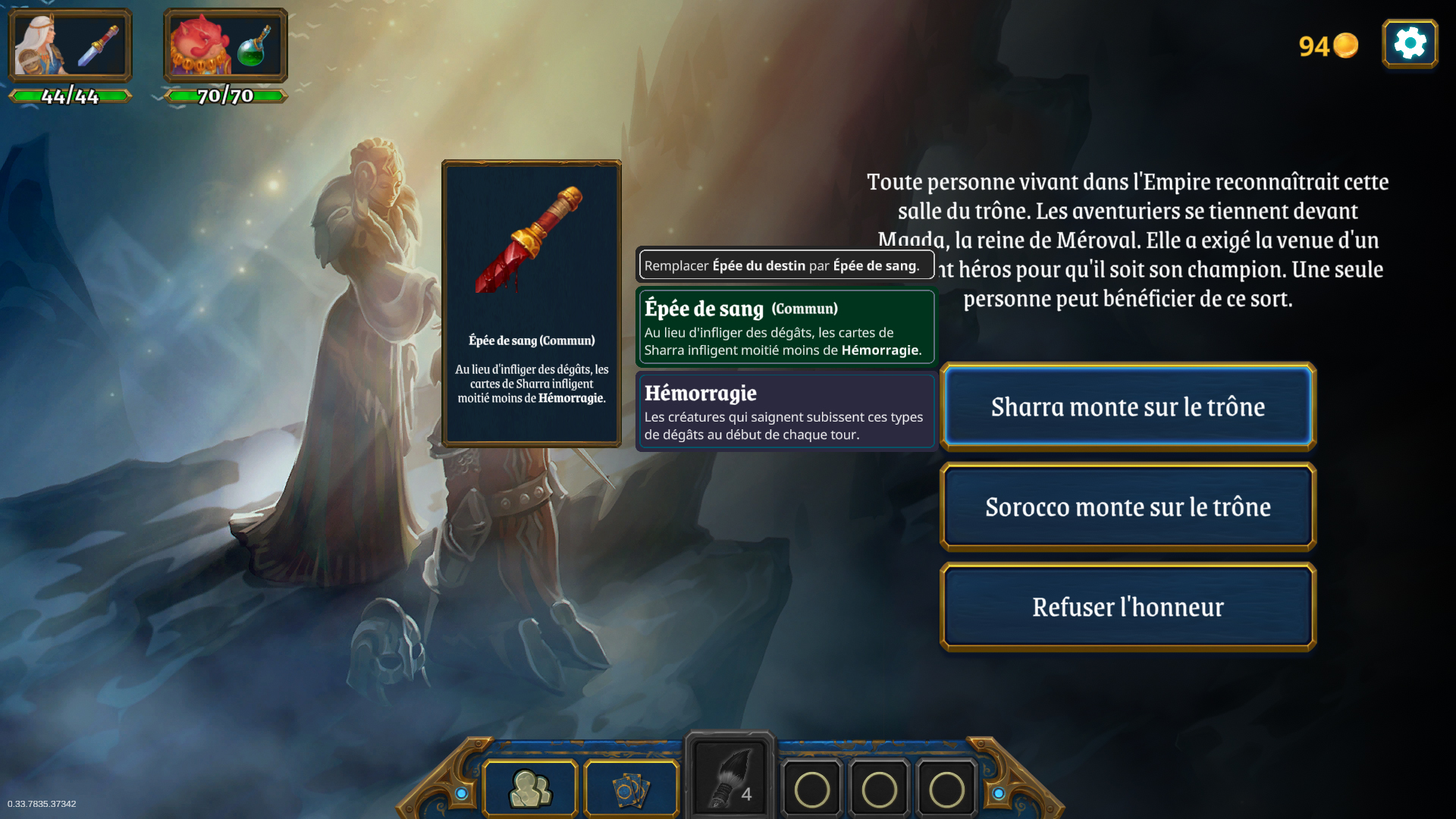Click the Remplacer Épée du destin banner

click(785, 265)
